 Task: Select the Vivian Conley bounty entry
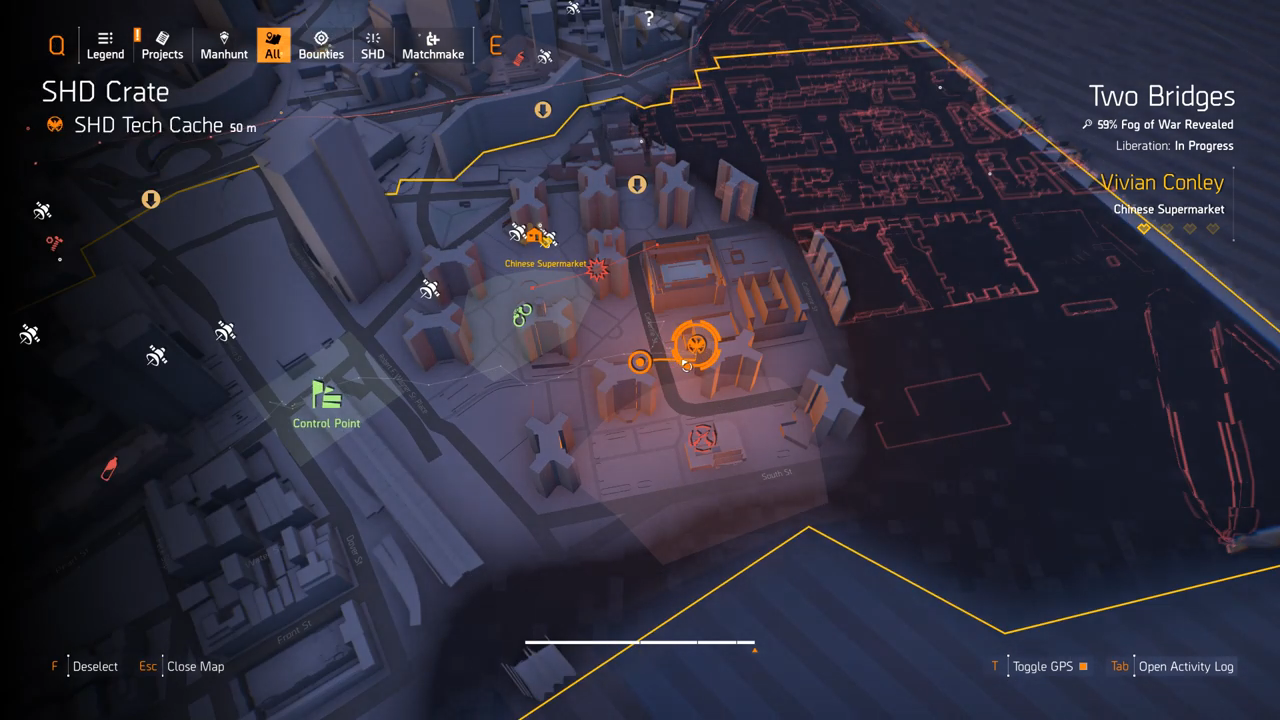click(1162, 194)
